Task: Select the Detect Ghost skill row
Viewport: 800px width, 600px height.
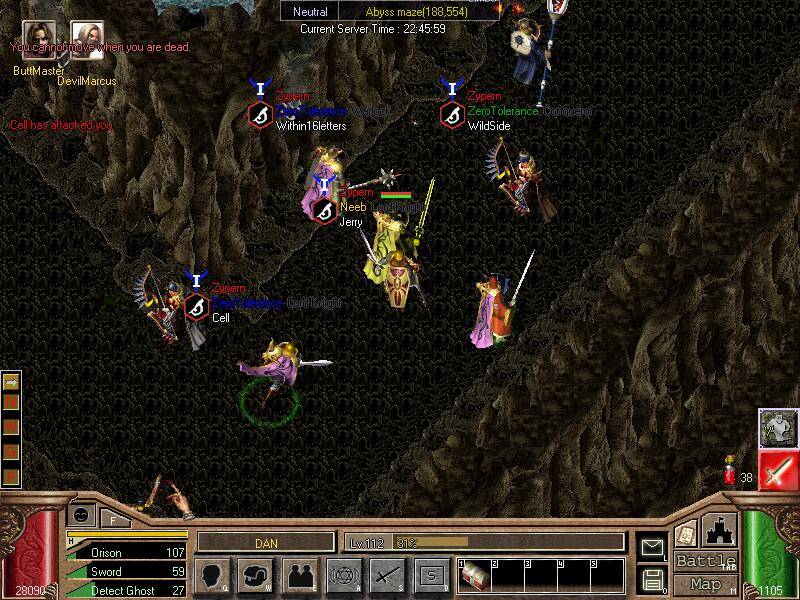Action: (x=125, y=591)
